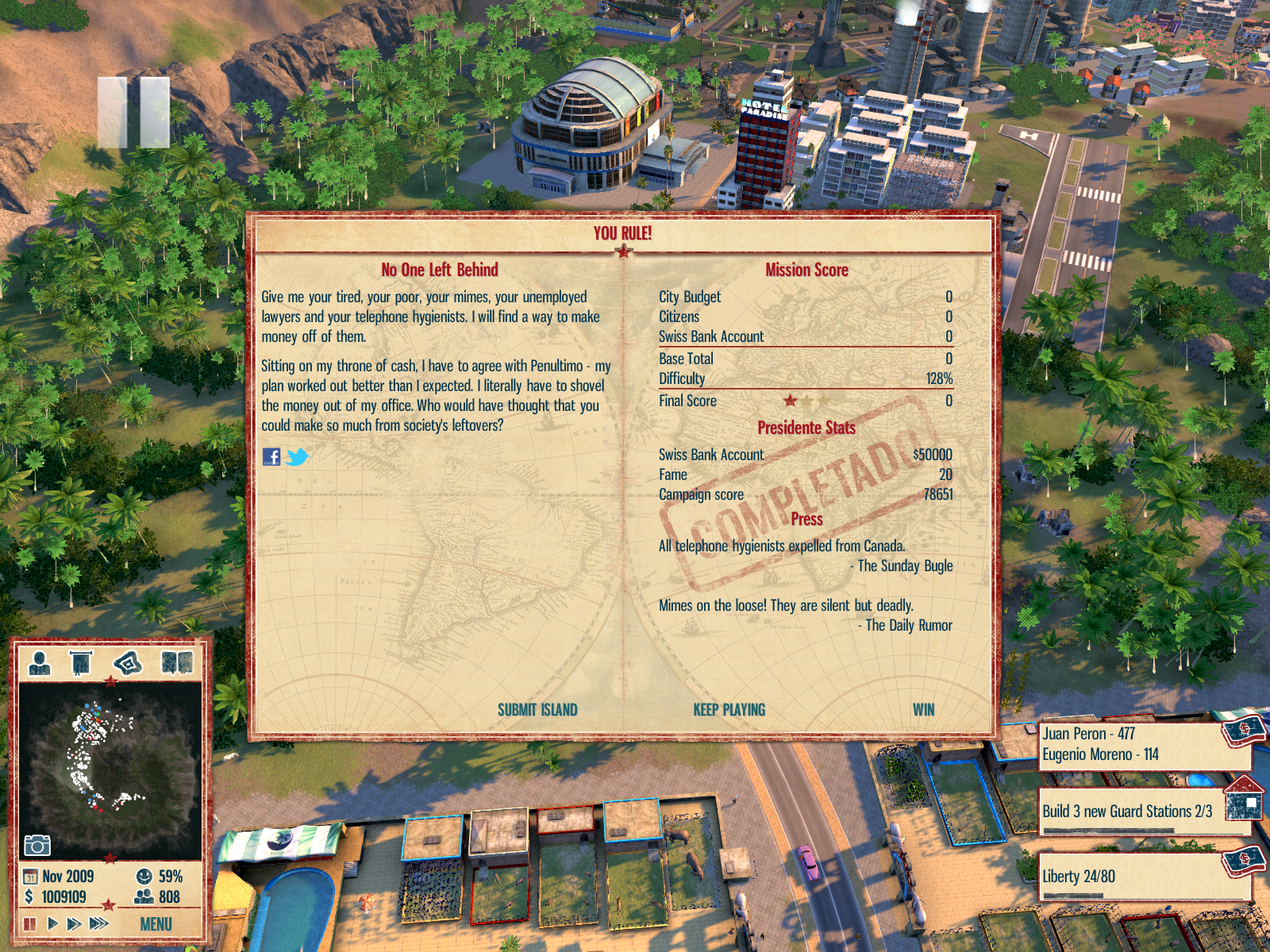Confirm the mission with the Win button
Image resolution: width=1270 pixels, height=952 pixels.
click(923, 710)
